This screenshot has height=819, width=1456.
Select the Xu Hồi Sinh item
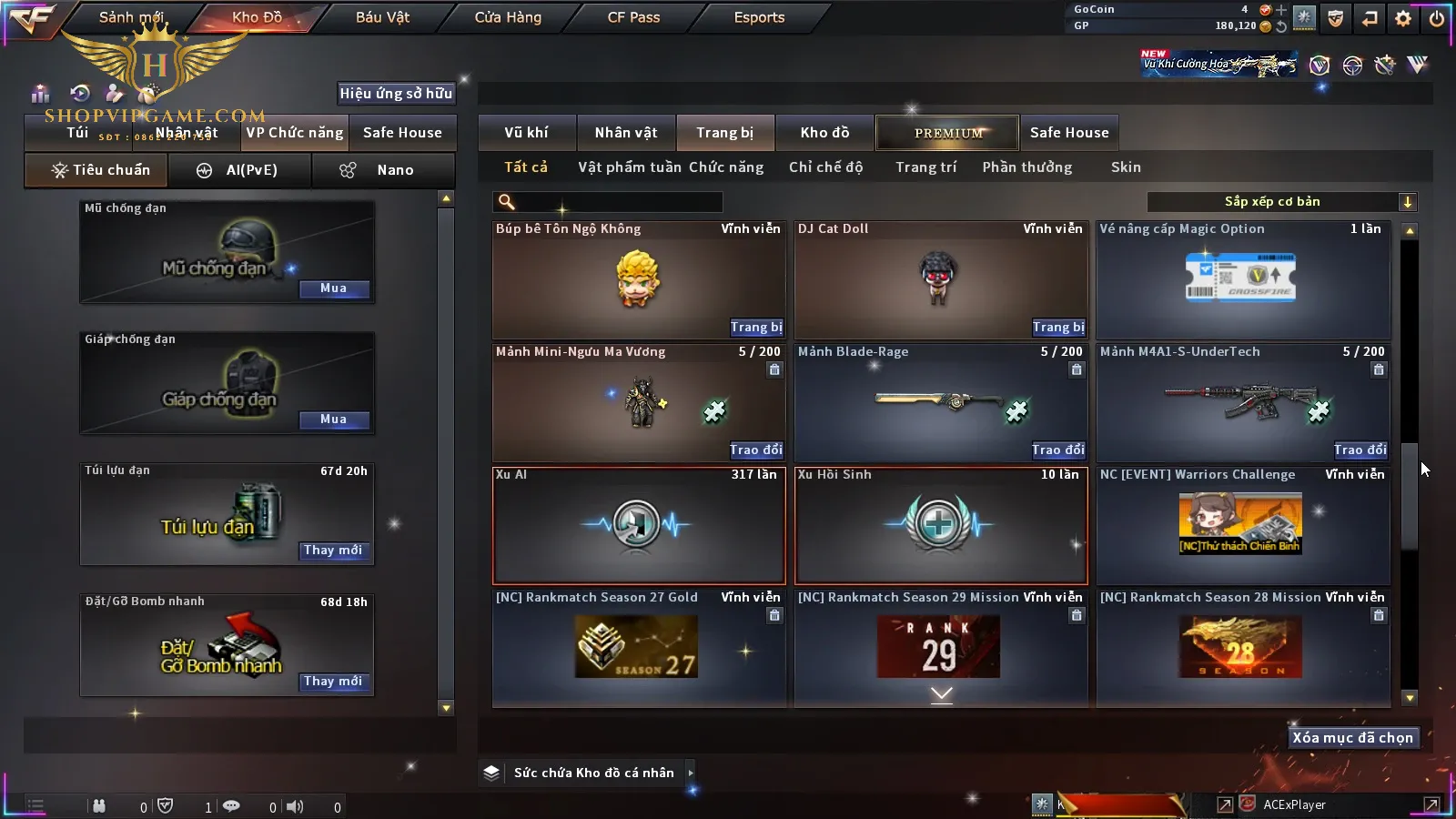point(941,526)
